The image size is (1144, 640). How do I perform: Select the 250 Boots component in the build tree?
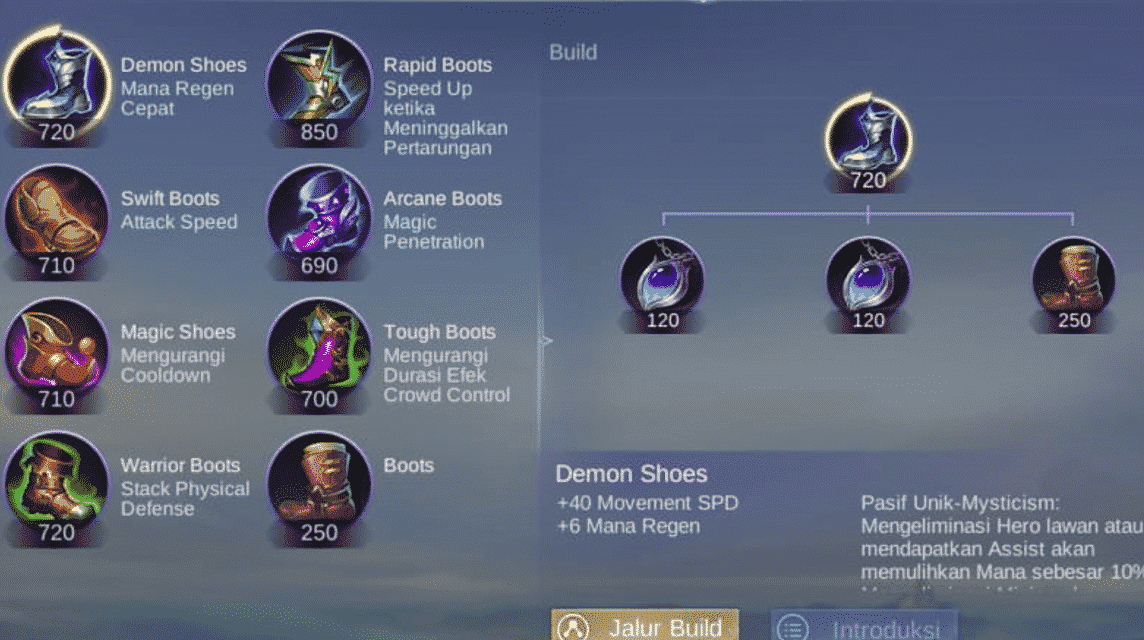1073,279
